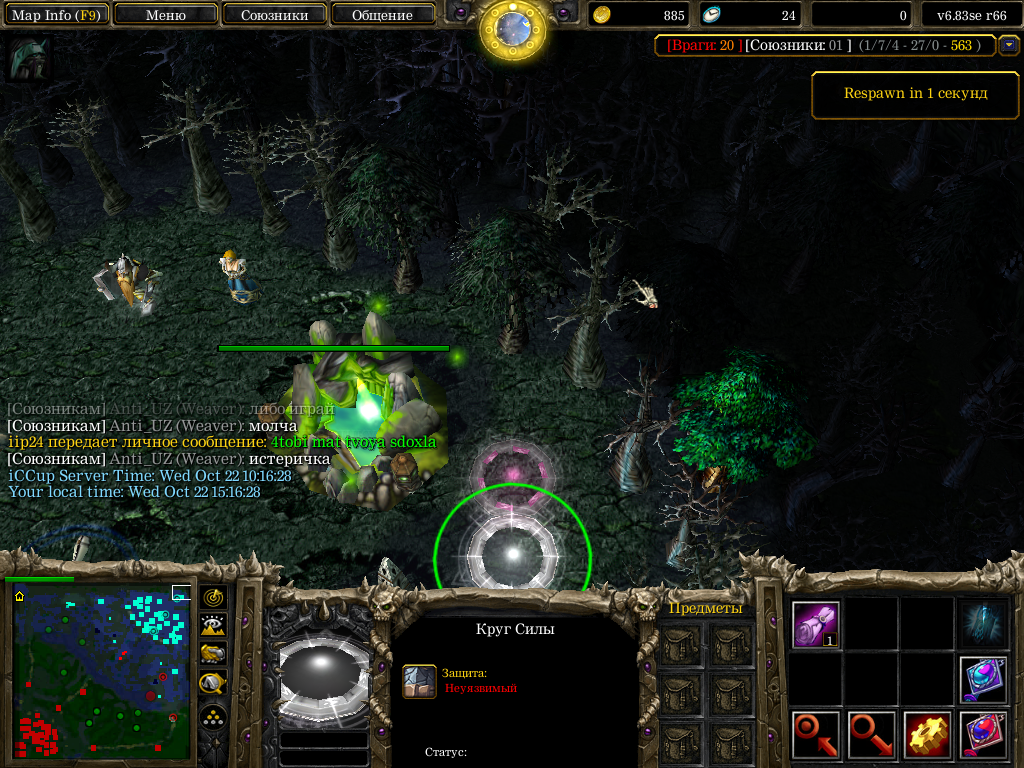Use the purple scroll item
The width and height of the screenshot is (1024, 768).
816,624
